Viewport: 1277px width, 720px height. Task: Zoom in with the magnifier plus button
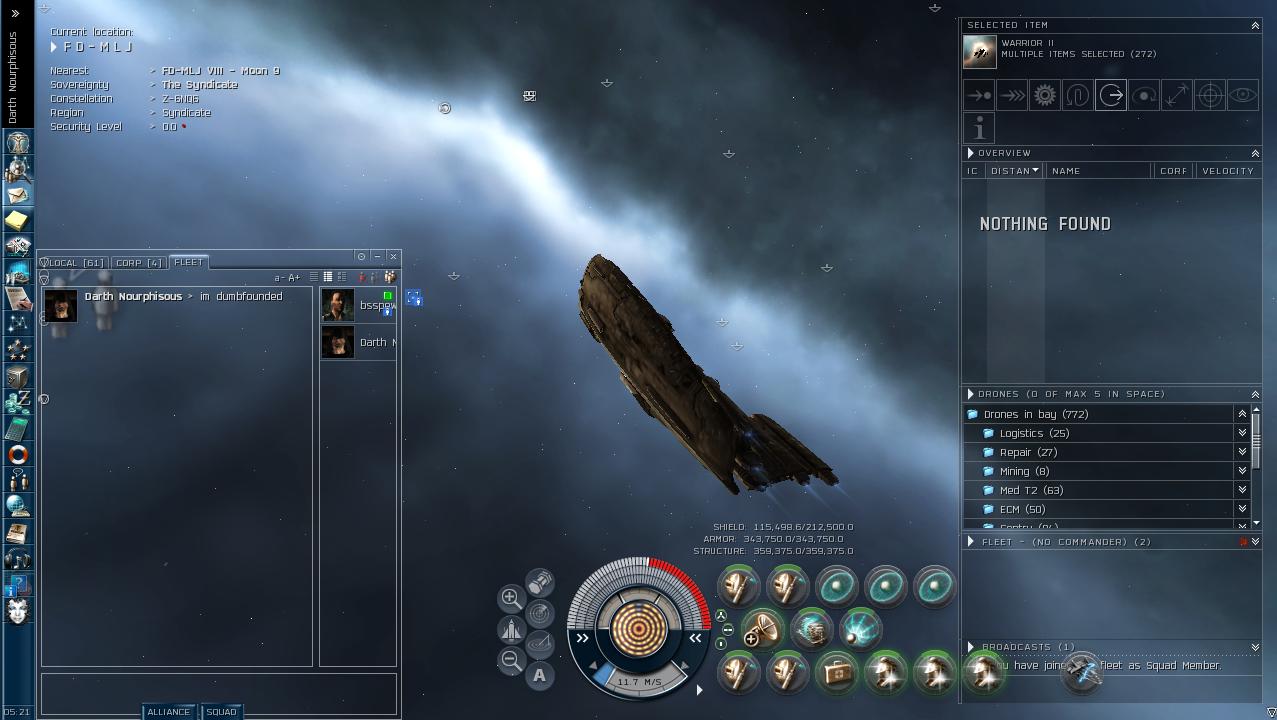tap(510, 598)
